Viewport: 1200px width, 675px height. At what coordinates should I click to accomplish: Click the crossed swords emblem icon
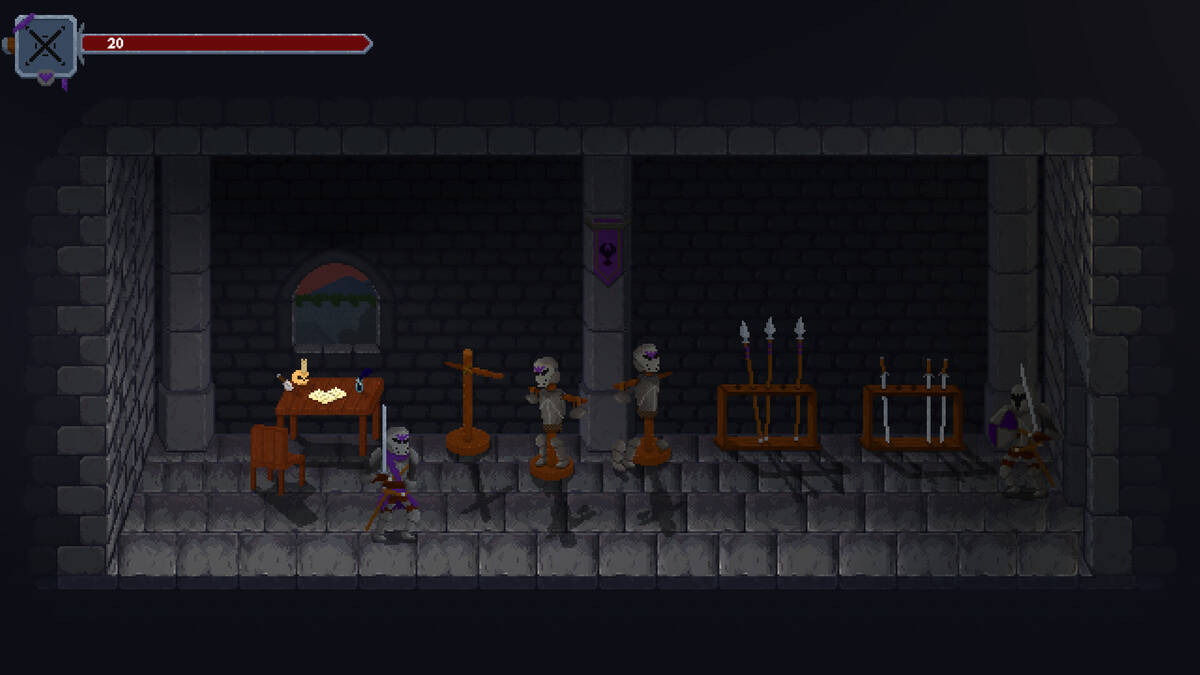click(46, 46)
